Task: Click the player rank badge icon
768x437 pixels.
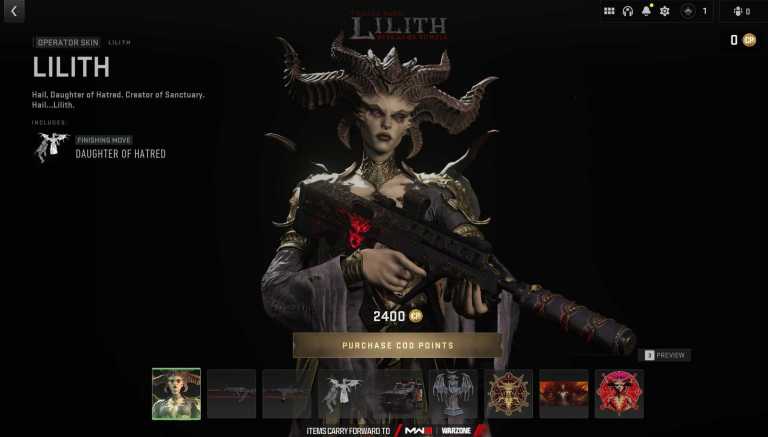Action: click(x=688, y=11)
